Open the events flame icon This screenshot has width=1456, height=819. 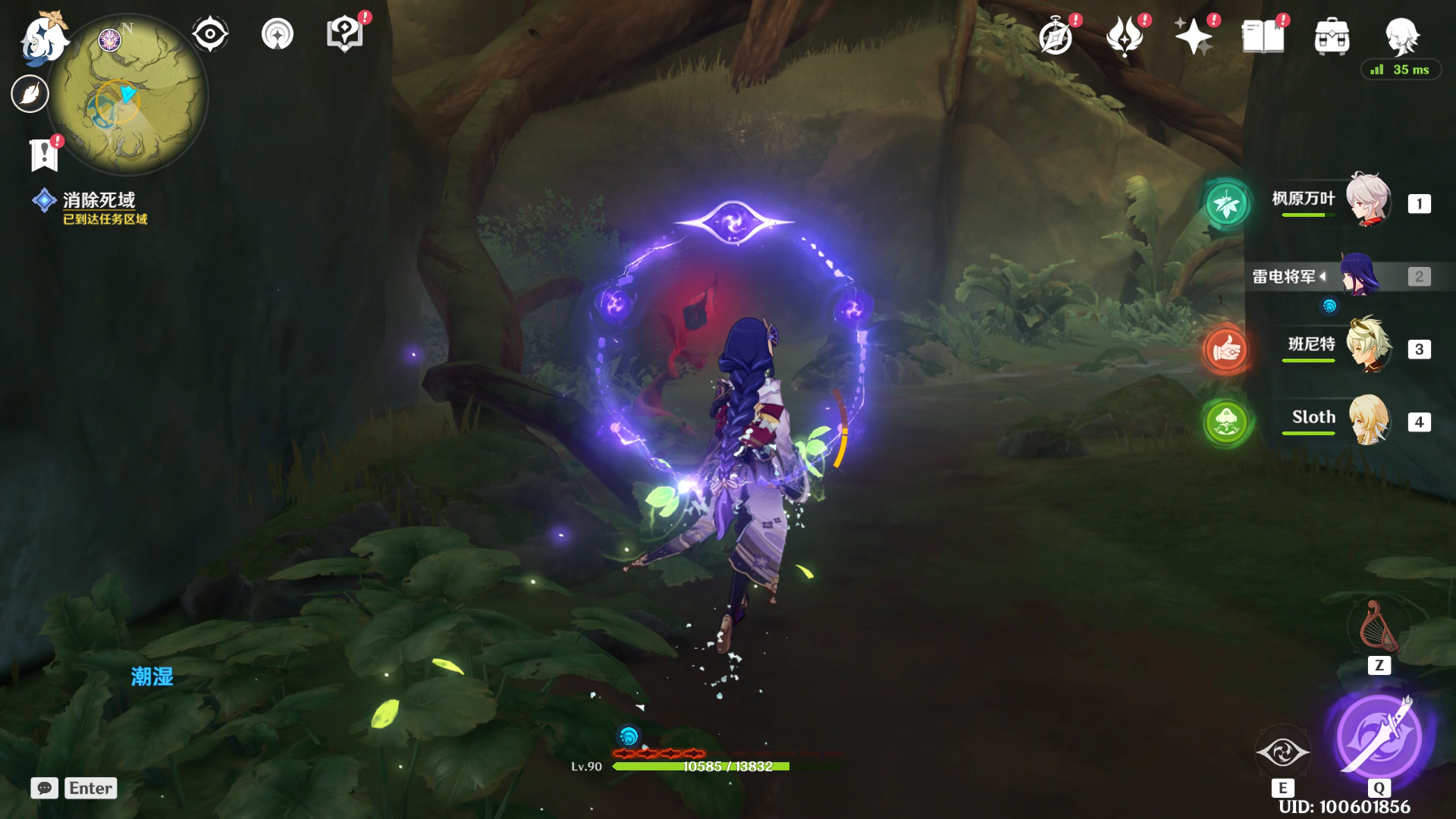[1125, 36]
